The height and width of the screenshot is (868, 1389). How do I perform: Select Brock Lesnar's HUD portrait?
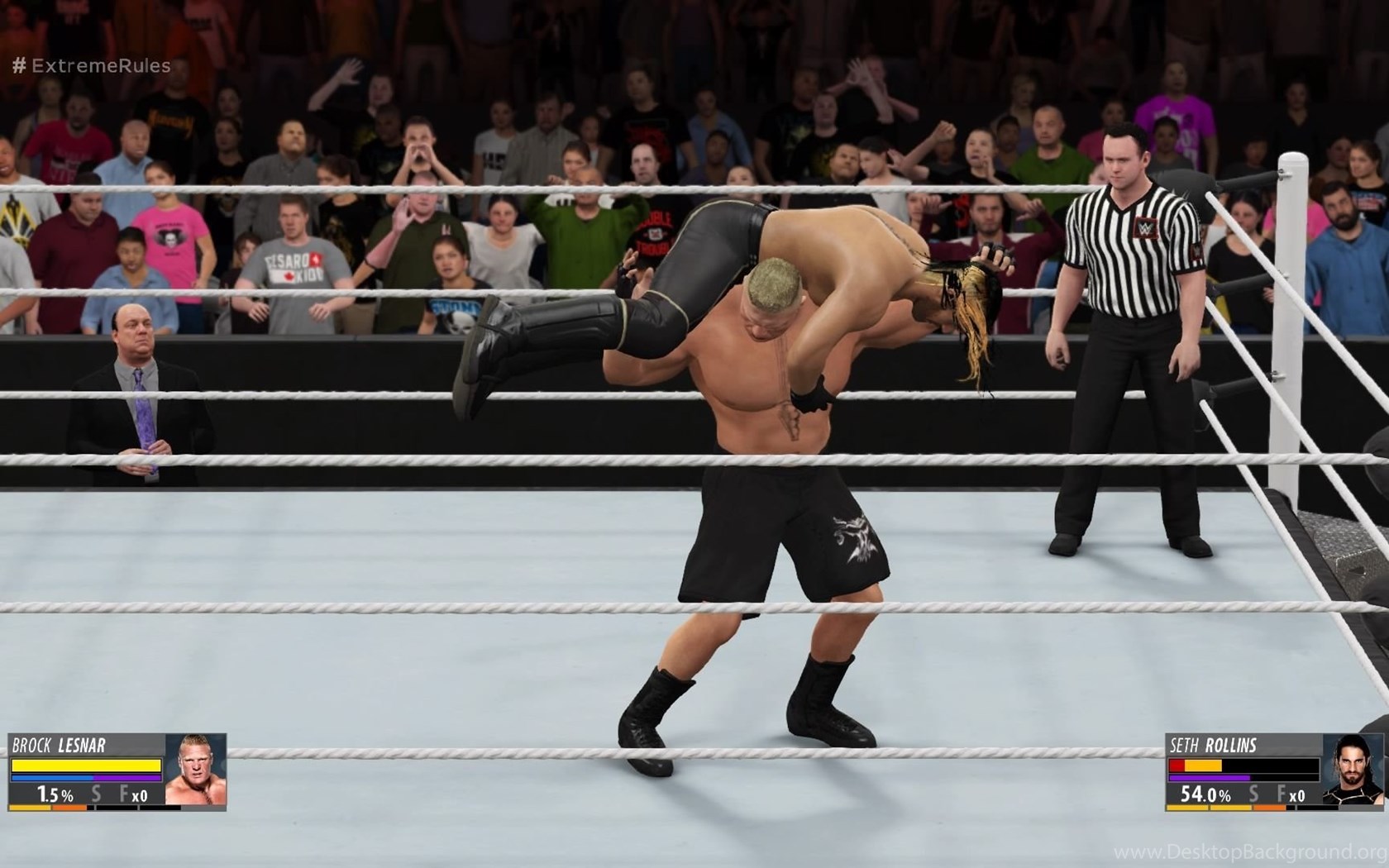click(195, 770)
